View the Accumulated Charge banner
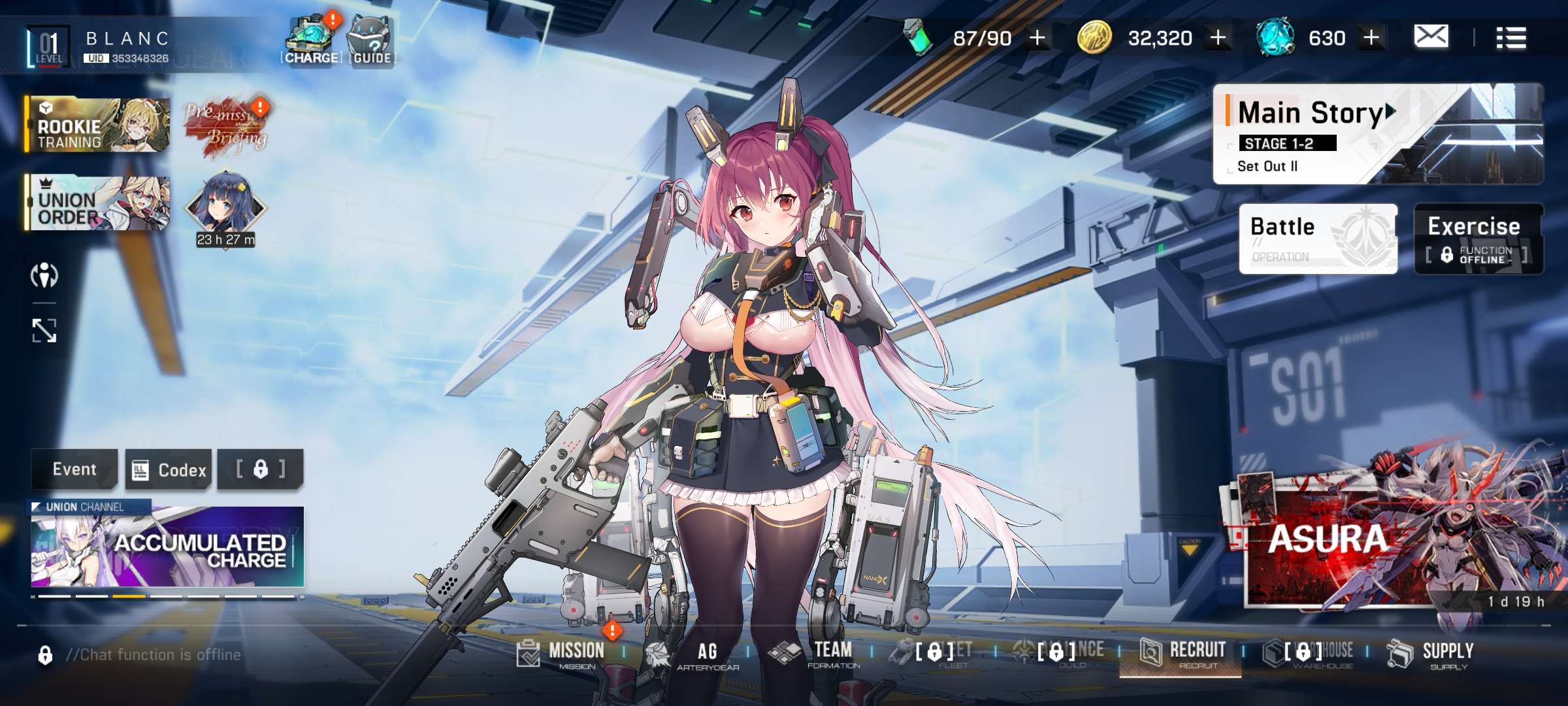Image resolution: width=1568 pixels, height=706 pixels. pos(167,547)
